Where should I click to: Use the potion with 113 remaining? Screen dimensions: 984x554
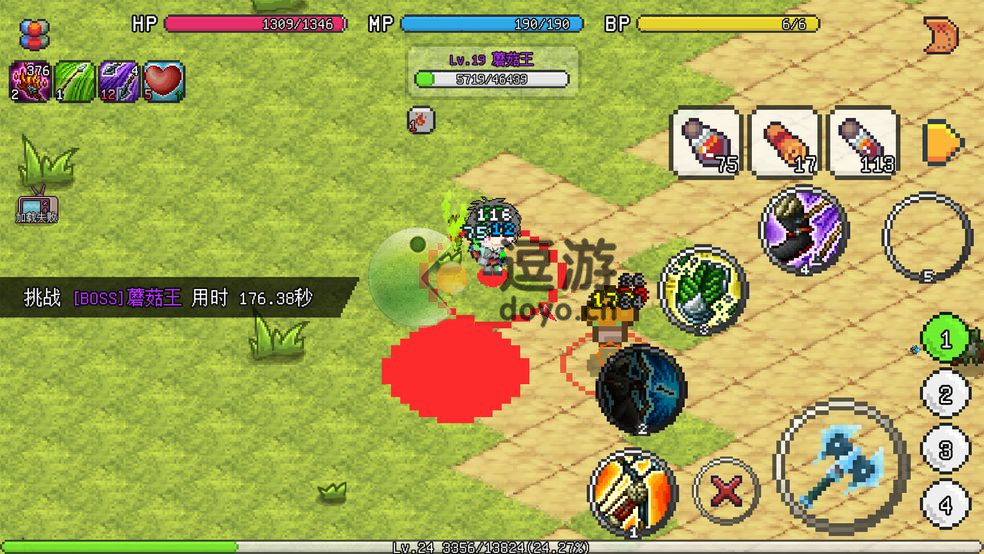[863, 142]
